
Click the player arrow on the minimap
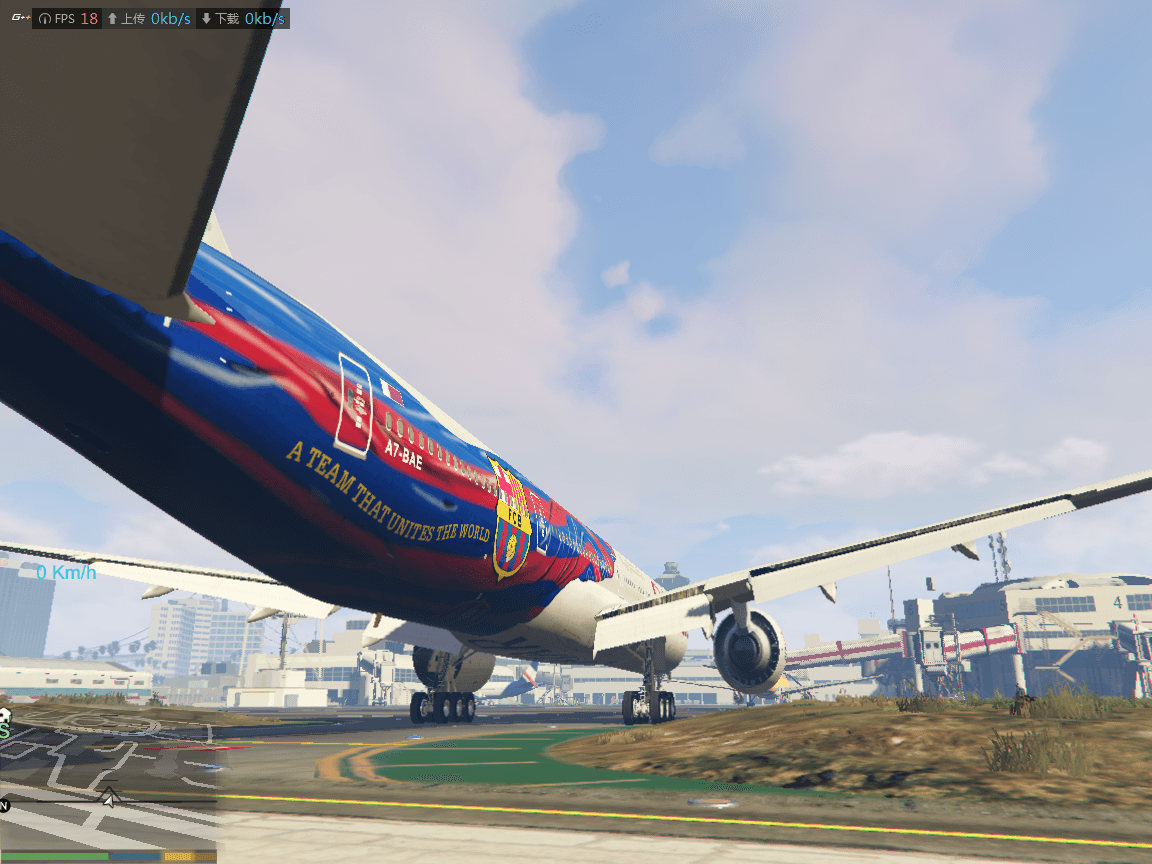108,797
